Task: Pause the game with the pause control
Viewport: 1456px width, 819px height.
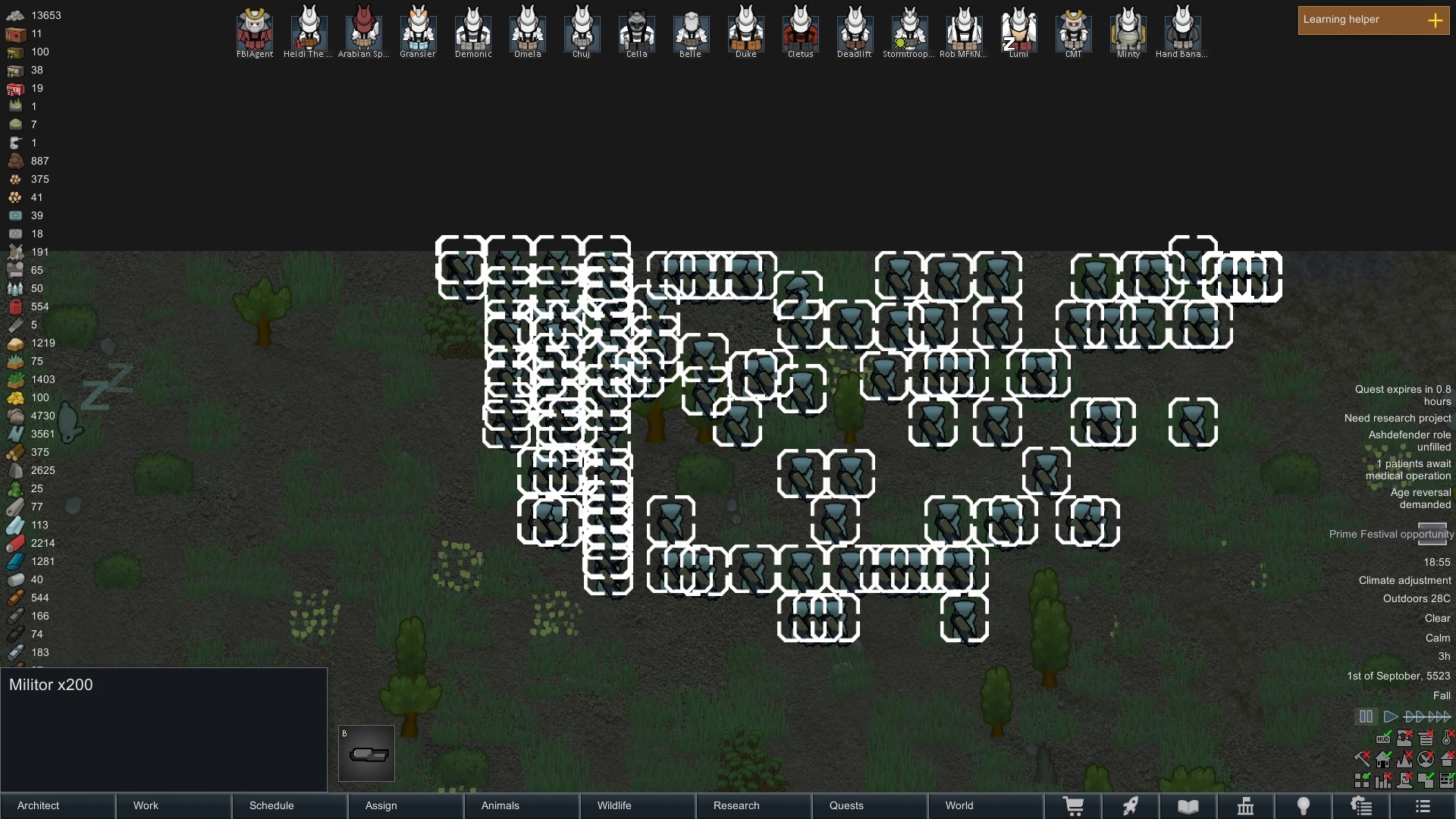Action: click(1367, 716)
